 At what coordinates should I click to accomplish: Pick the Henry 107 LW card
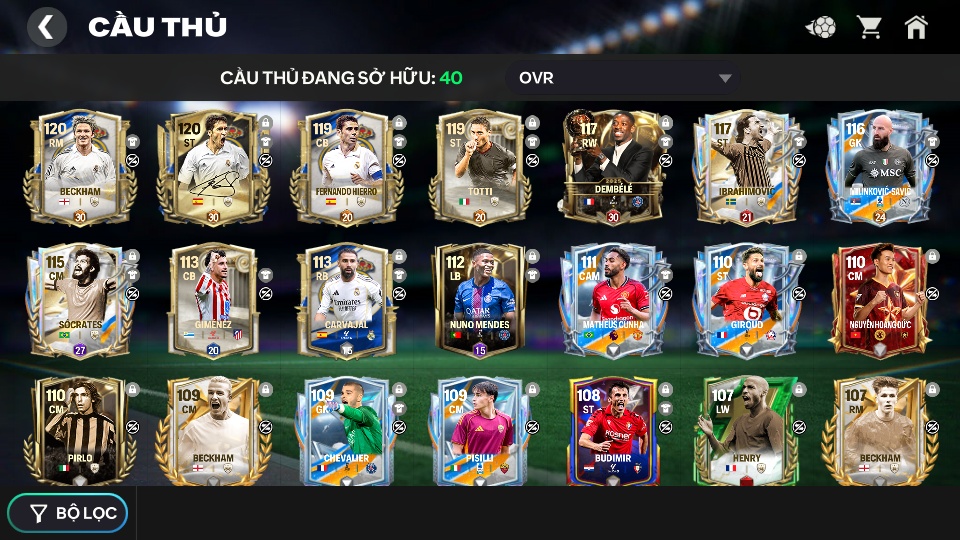(741, 430)
